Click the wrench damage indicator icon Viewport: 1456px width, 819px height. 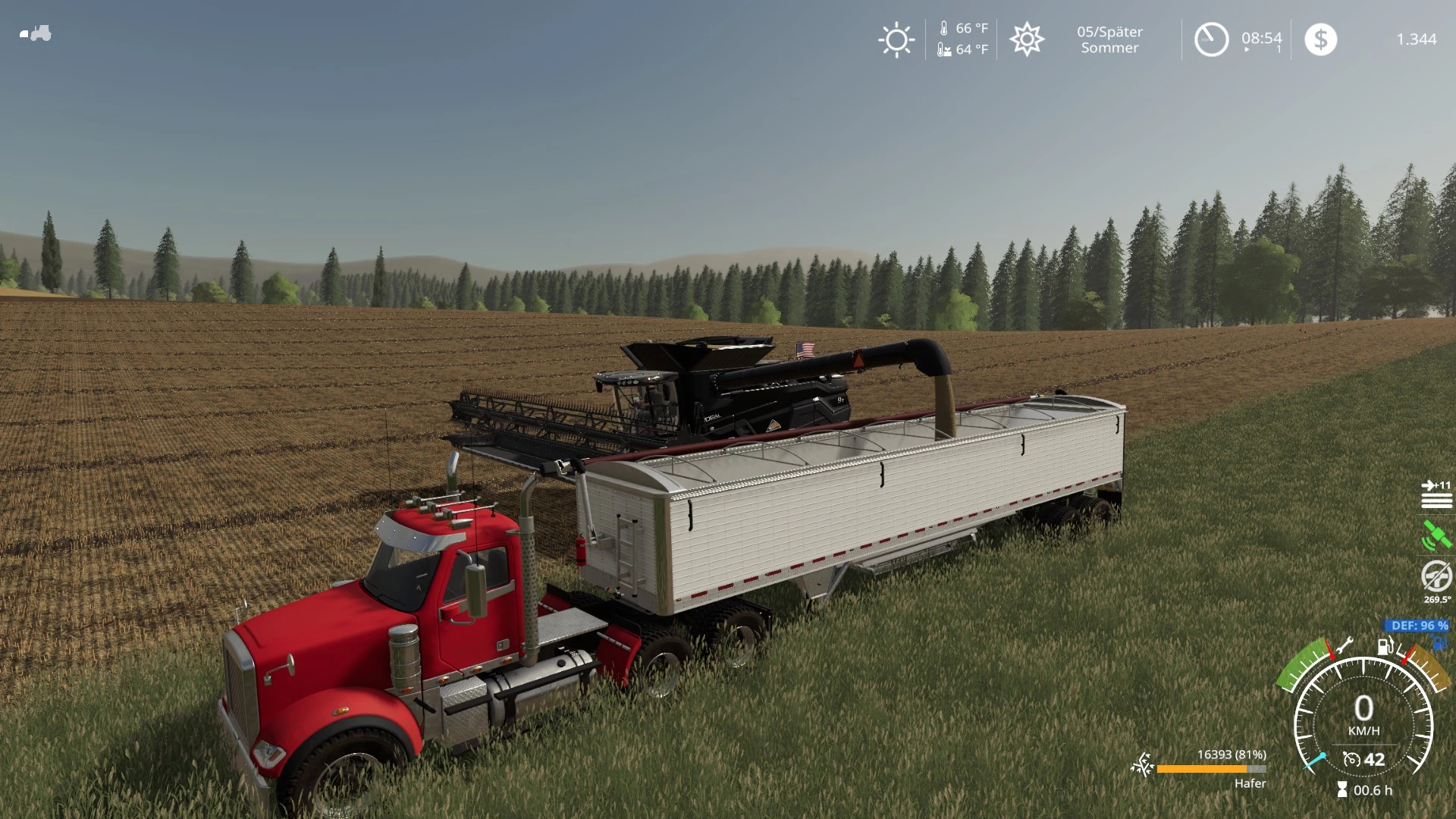[x=1344, y=646]
